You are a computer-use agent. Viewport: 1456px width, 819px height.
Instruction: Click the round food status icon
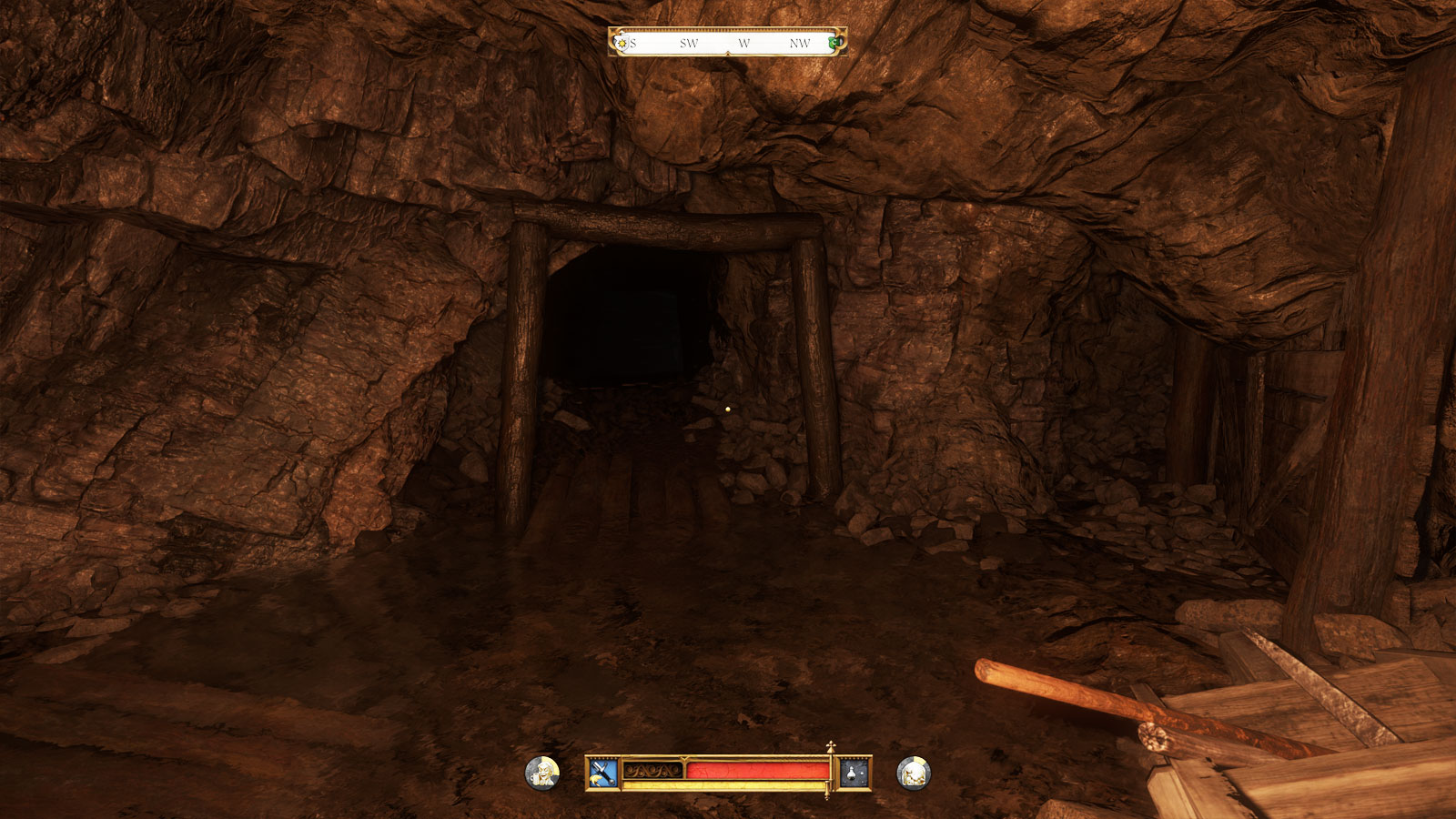913,773
